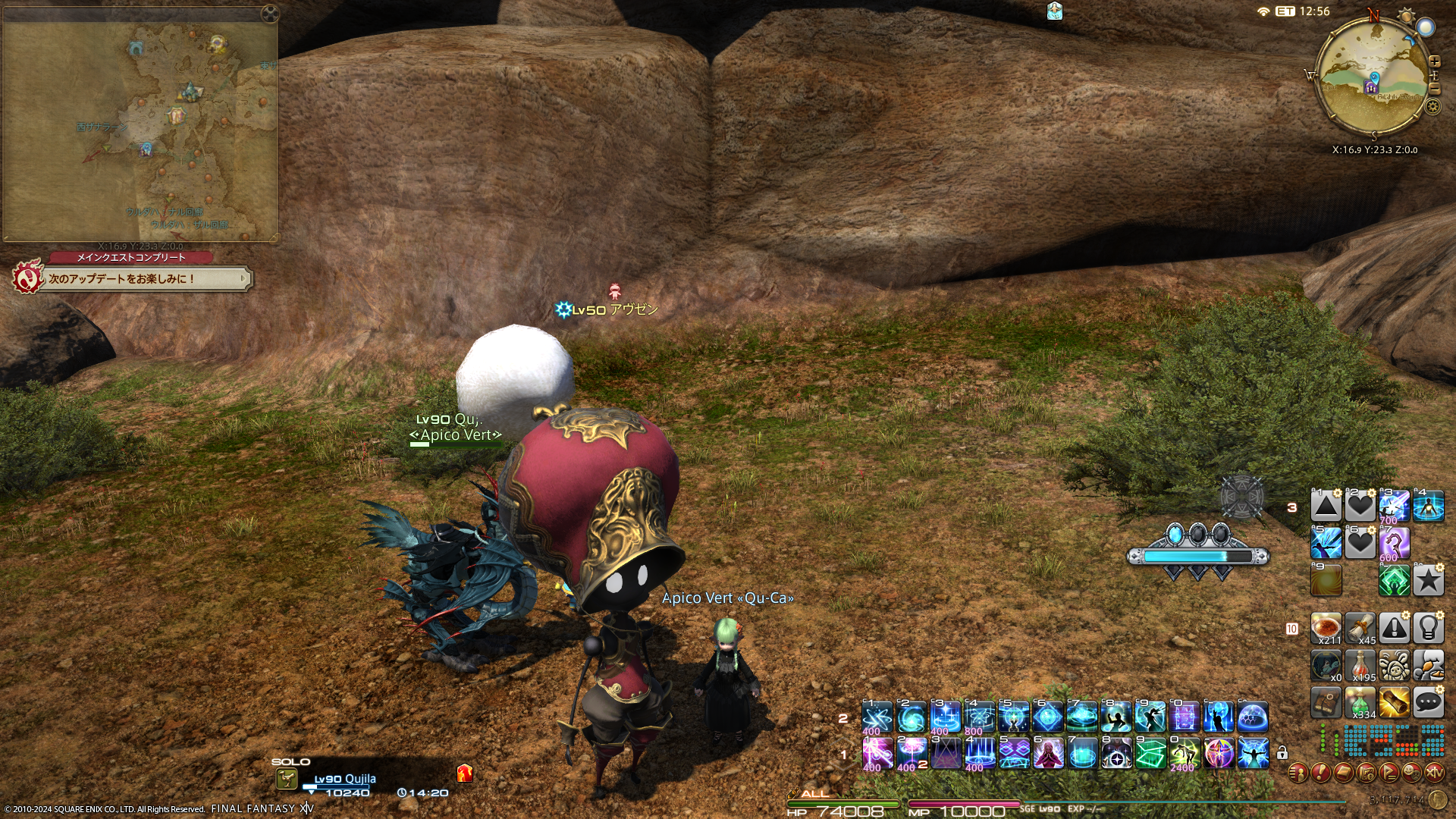The image size is (1456, 819).
Task: Close the world map window via corner button
Action: (269, 13)
